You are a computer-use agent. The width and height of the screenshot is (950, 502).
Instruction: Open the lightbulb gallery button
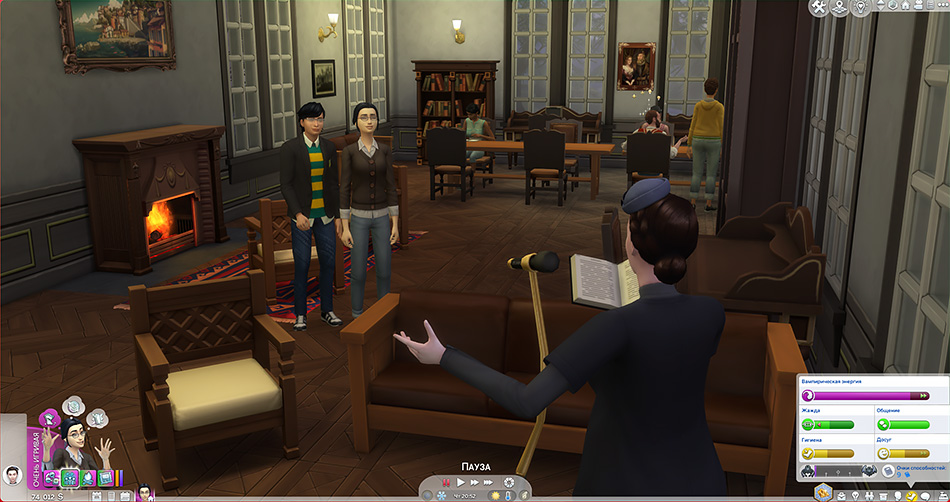[859, 6]
